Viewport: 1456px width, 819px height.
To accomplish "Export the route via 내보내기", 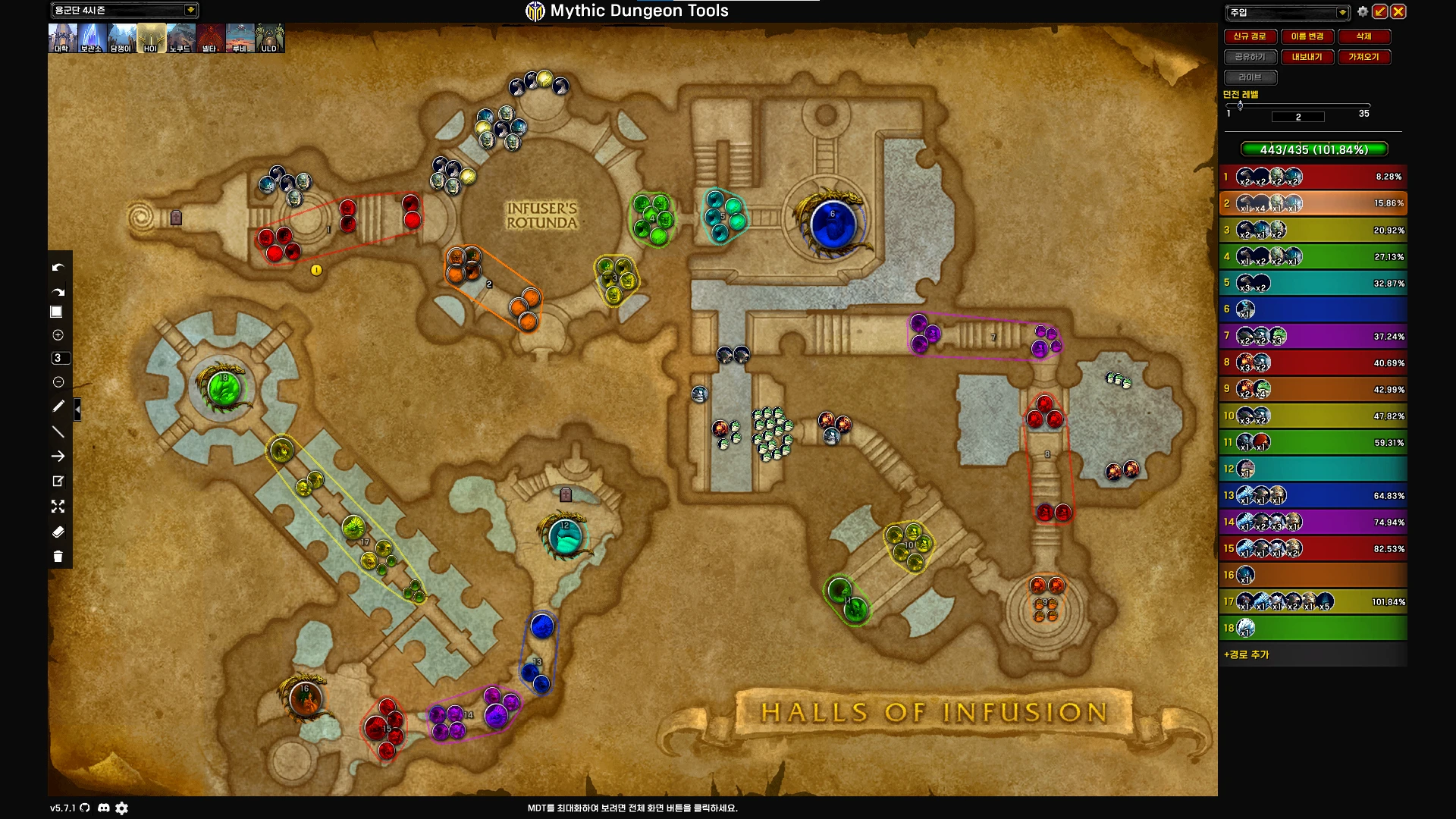I will [1307, 57].
